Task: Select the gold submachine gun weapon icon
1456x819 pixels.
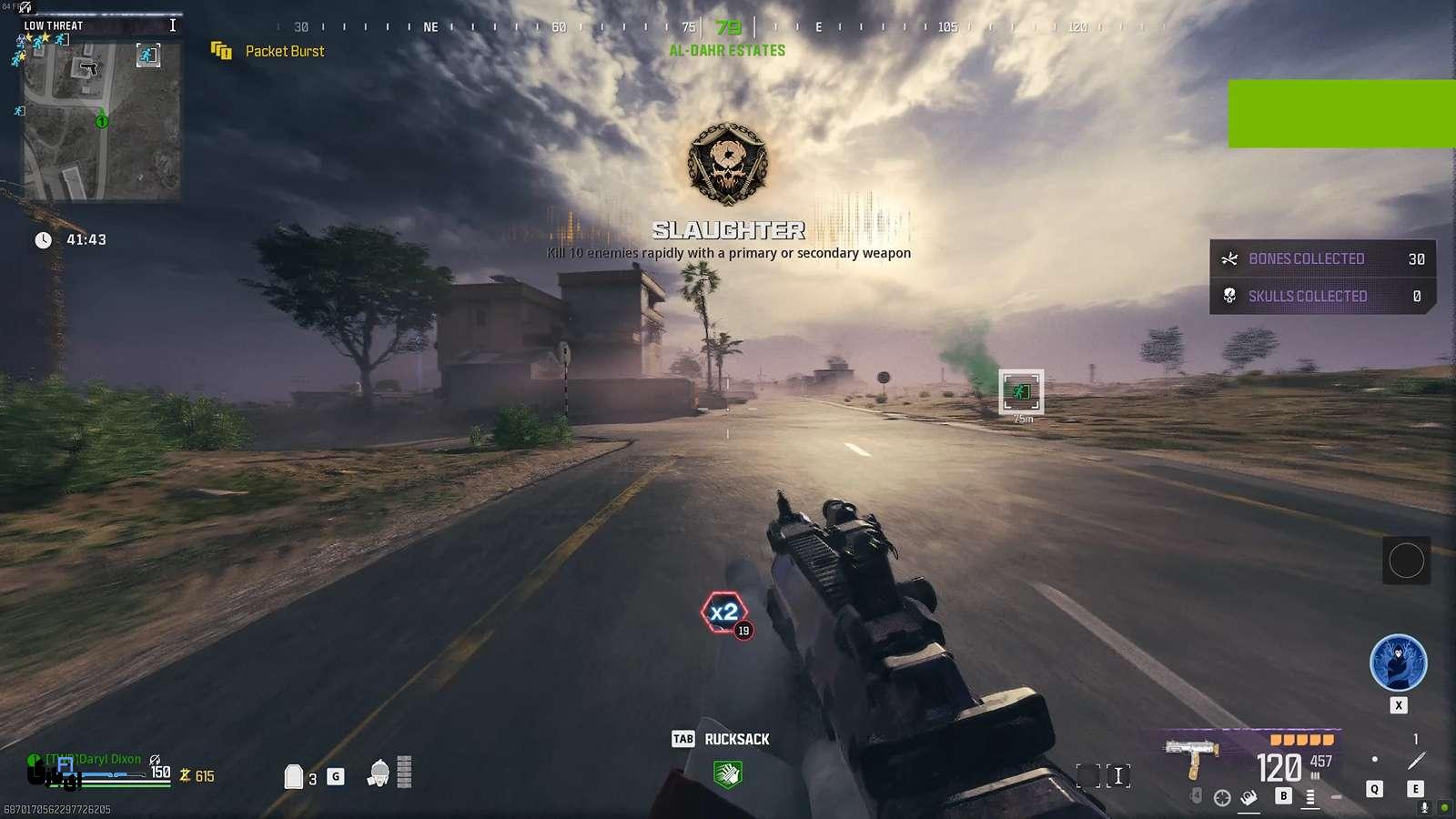Action: (1193, 757)
